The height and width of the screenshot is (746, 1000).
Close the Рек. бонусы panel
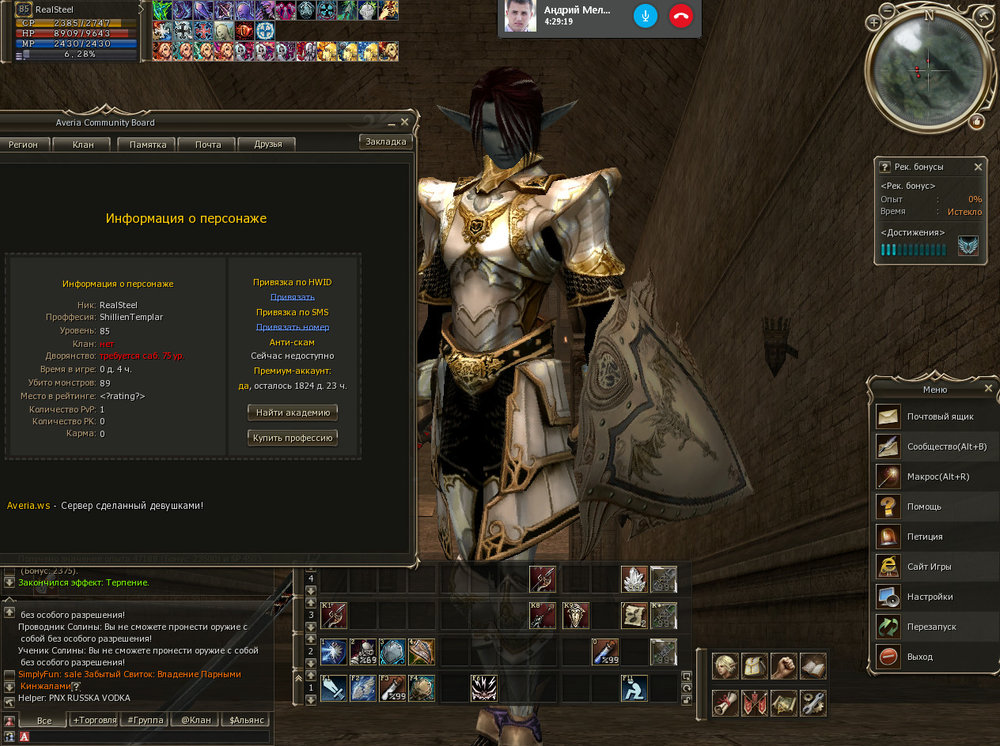[x=979, y=166]
